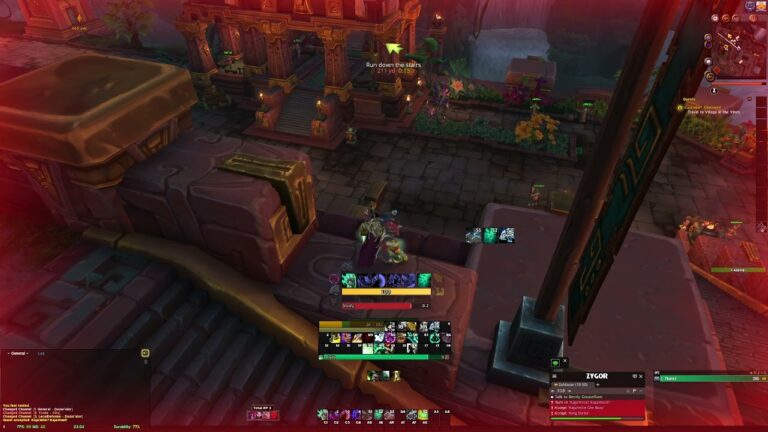Viewport: 768px width, 432px height.
Task: Click the Zygor guide title header
Action: pyautogui.click(x=597, y=376)
